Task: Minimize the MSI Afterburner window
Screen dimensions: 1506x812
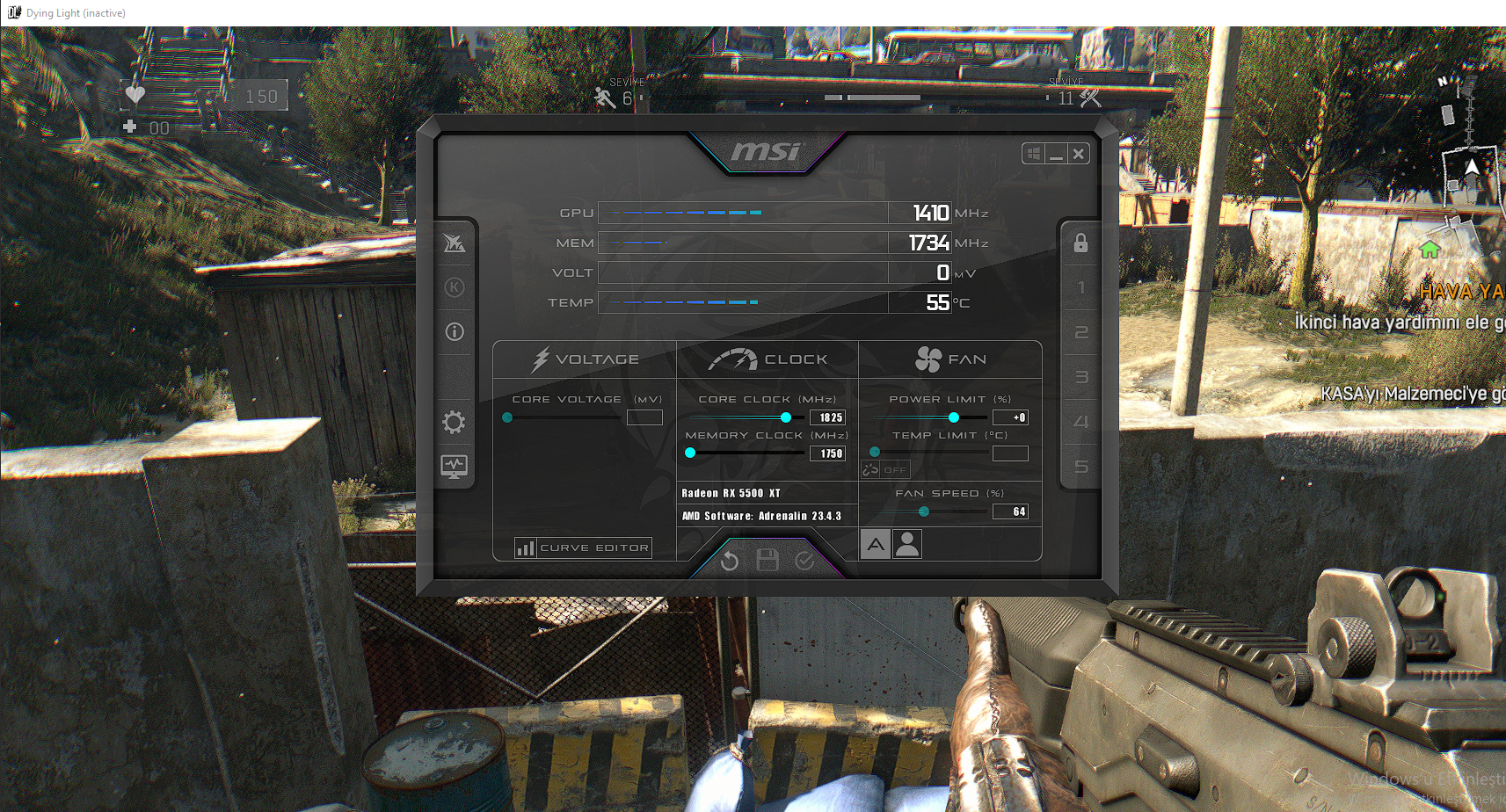Action: pos(1057,154)
